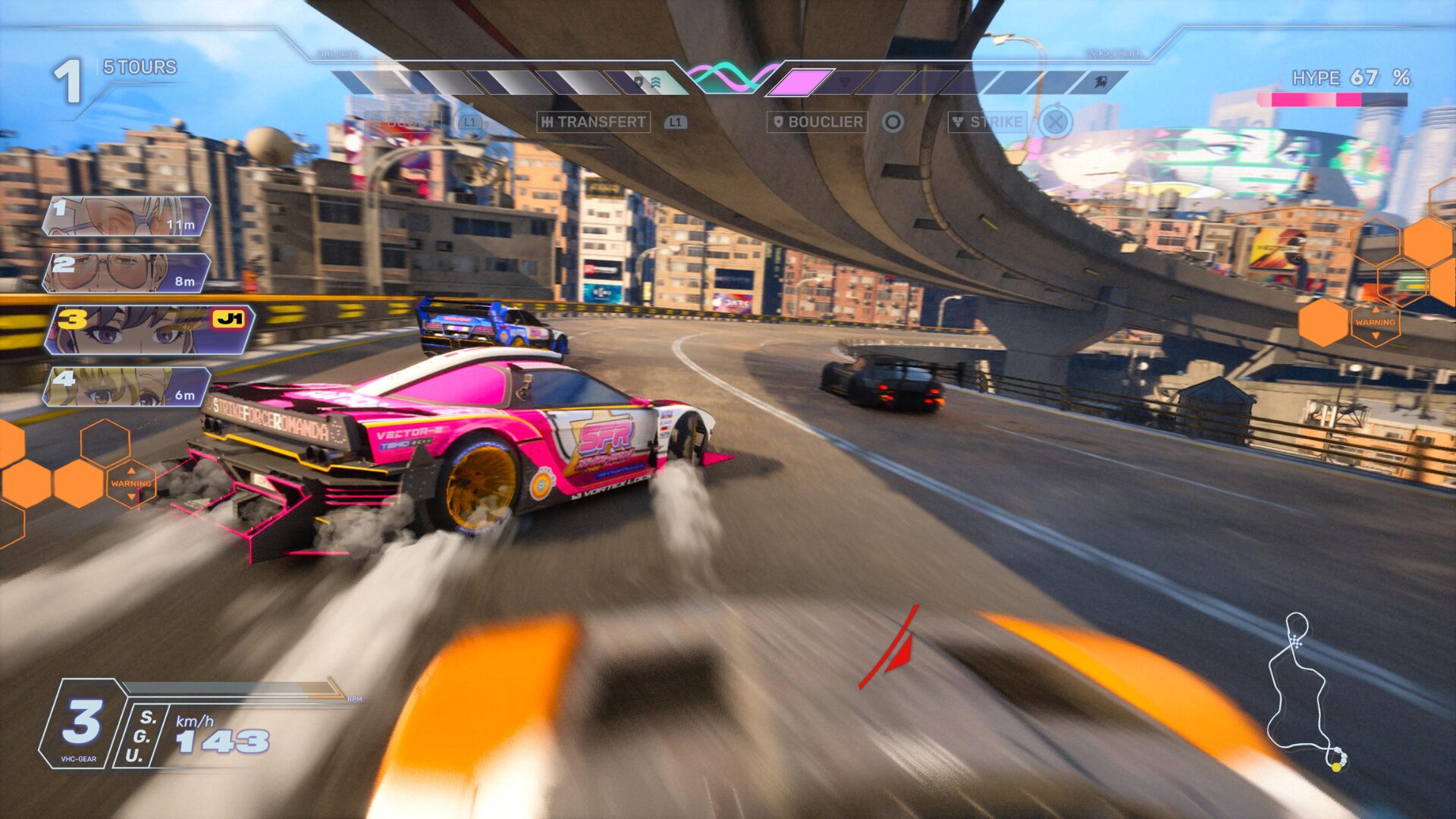The width and height of the screenshot is (1456, 819).
Task: Activate the BOUCLIER shield ability
Action: [817, 122]
